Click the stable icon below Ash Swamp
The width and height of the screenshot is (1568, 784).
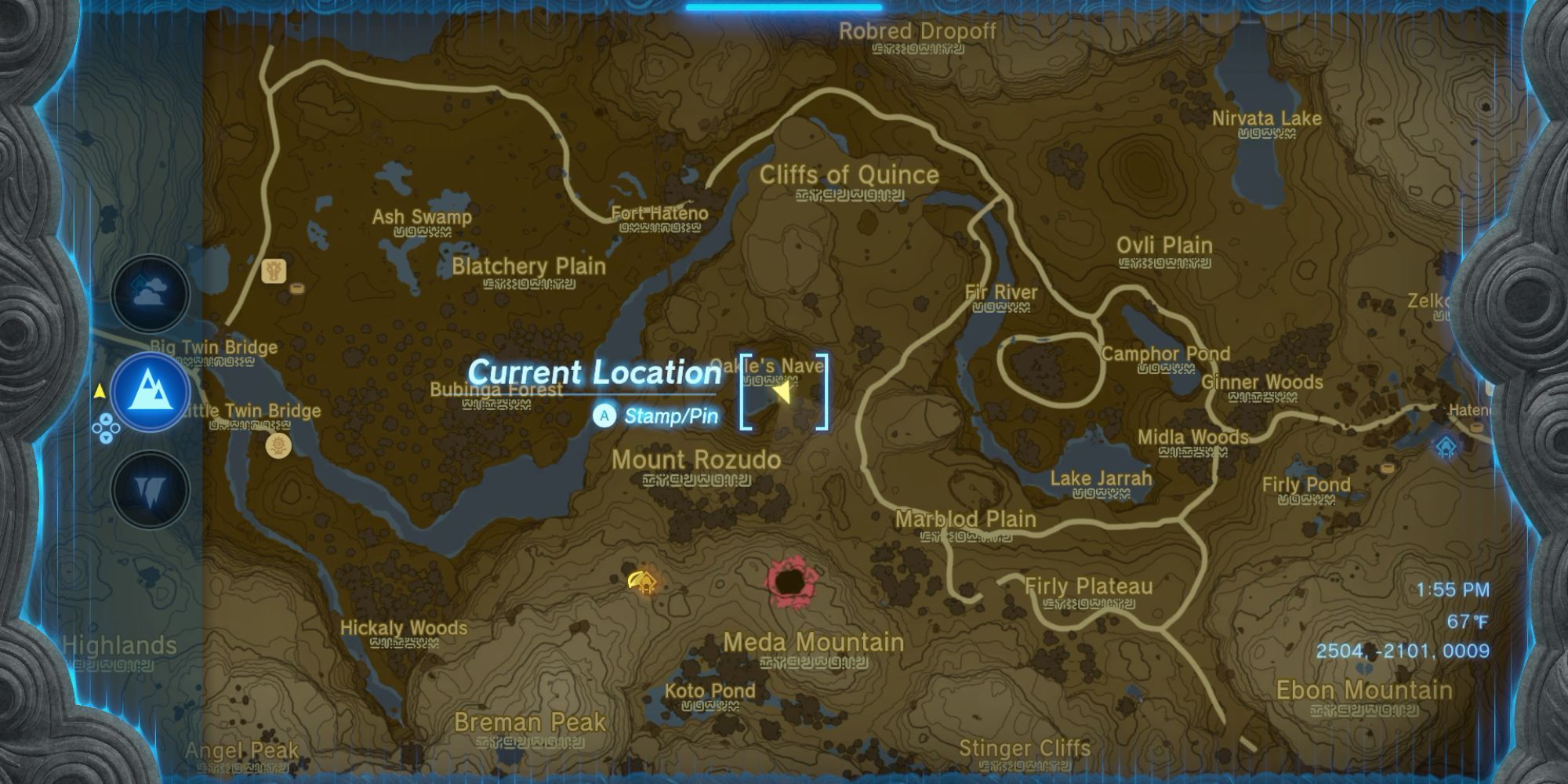click(274, 271)
